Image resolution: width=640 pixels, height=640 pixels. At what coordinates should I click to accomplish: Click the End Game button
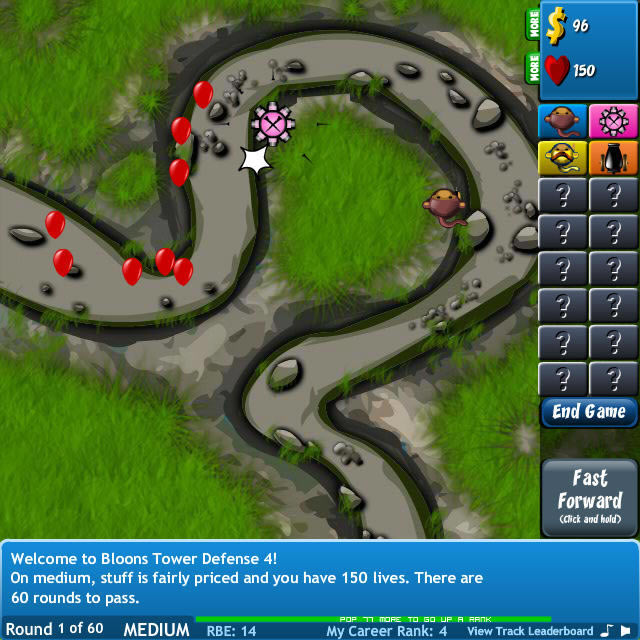pyautogui.click(x=589, y=412)
